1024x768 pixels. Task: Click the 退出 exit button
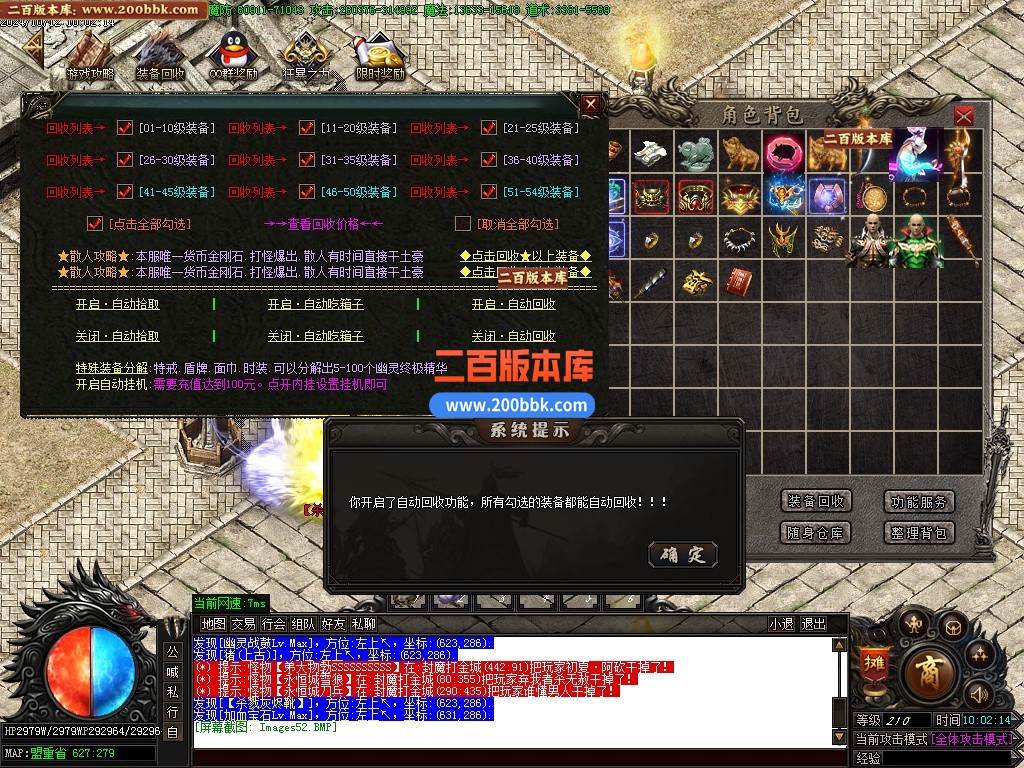pos(813,624)
